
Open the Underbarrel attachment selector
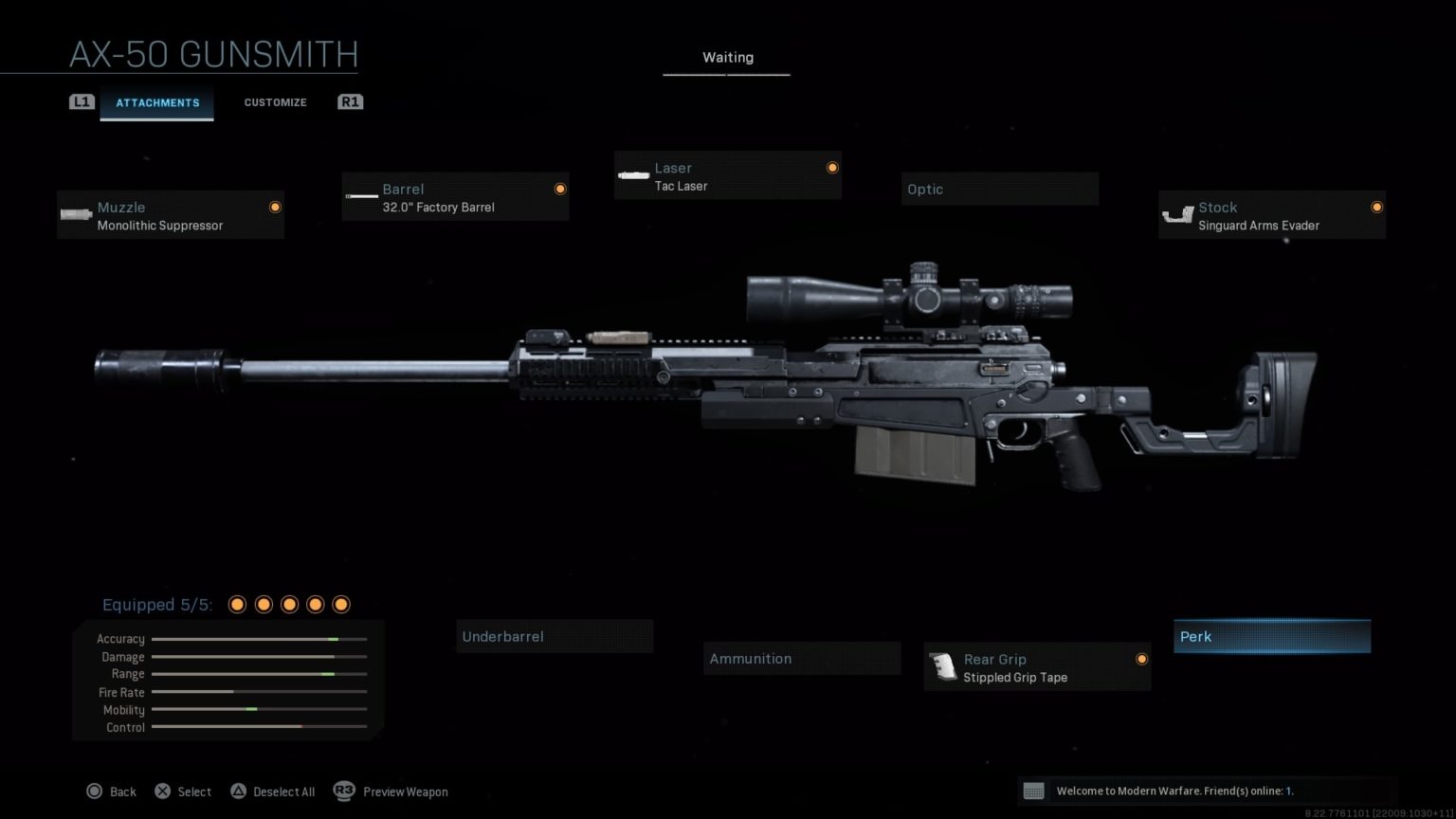coord(555,636)
